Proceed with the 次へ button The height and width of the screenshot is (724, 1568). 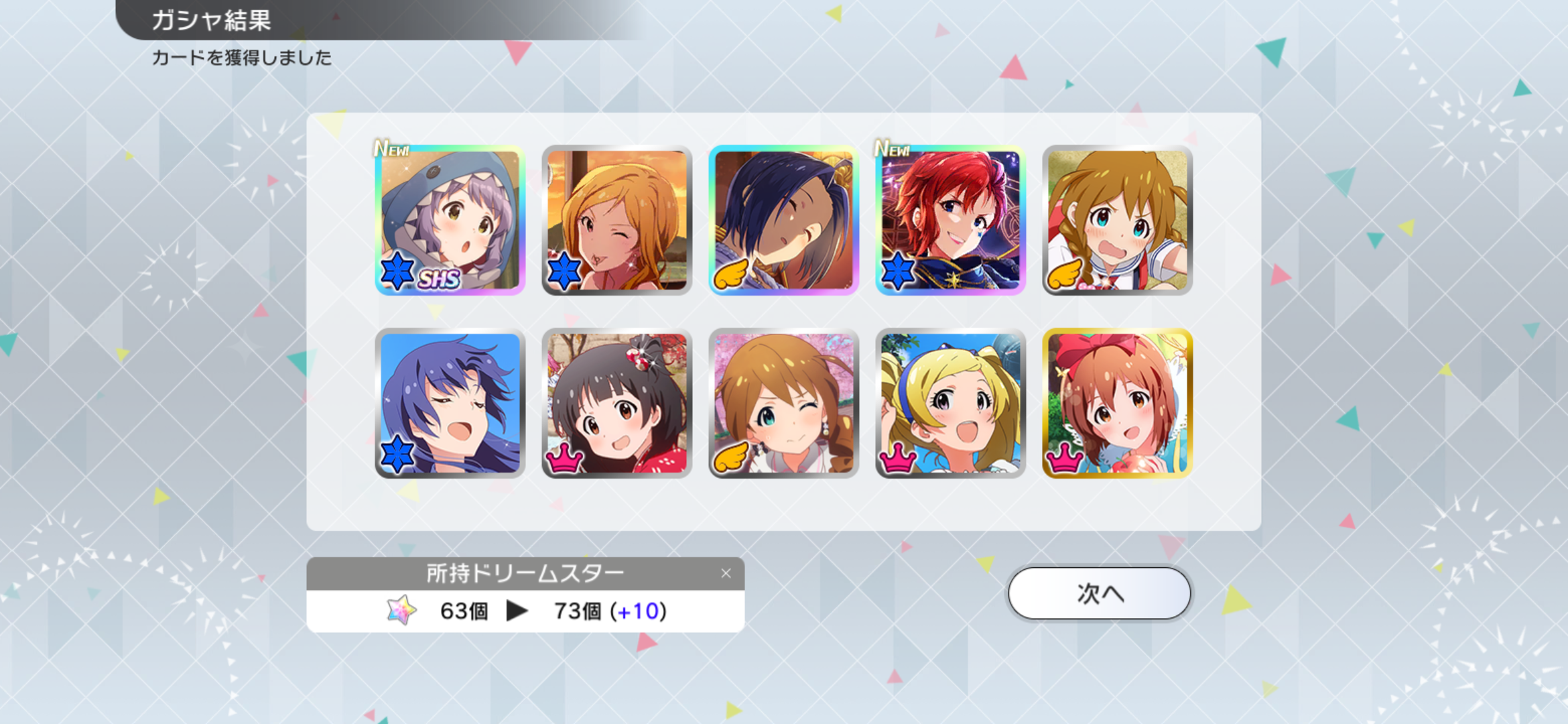[1099, 593]
